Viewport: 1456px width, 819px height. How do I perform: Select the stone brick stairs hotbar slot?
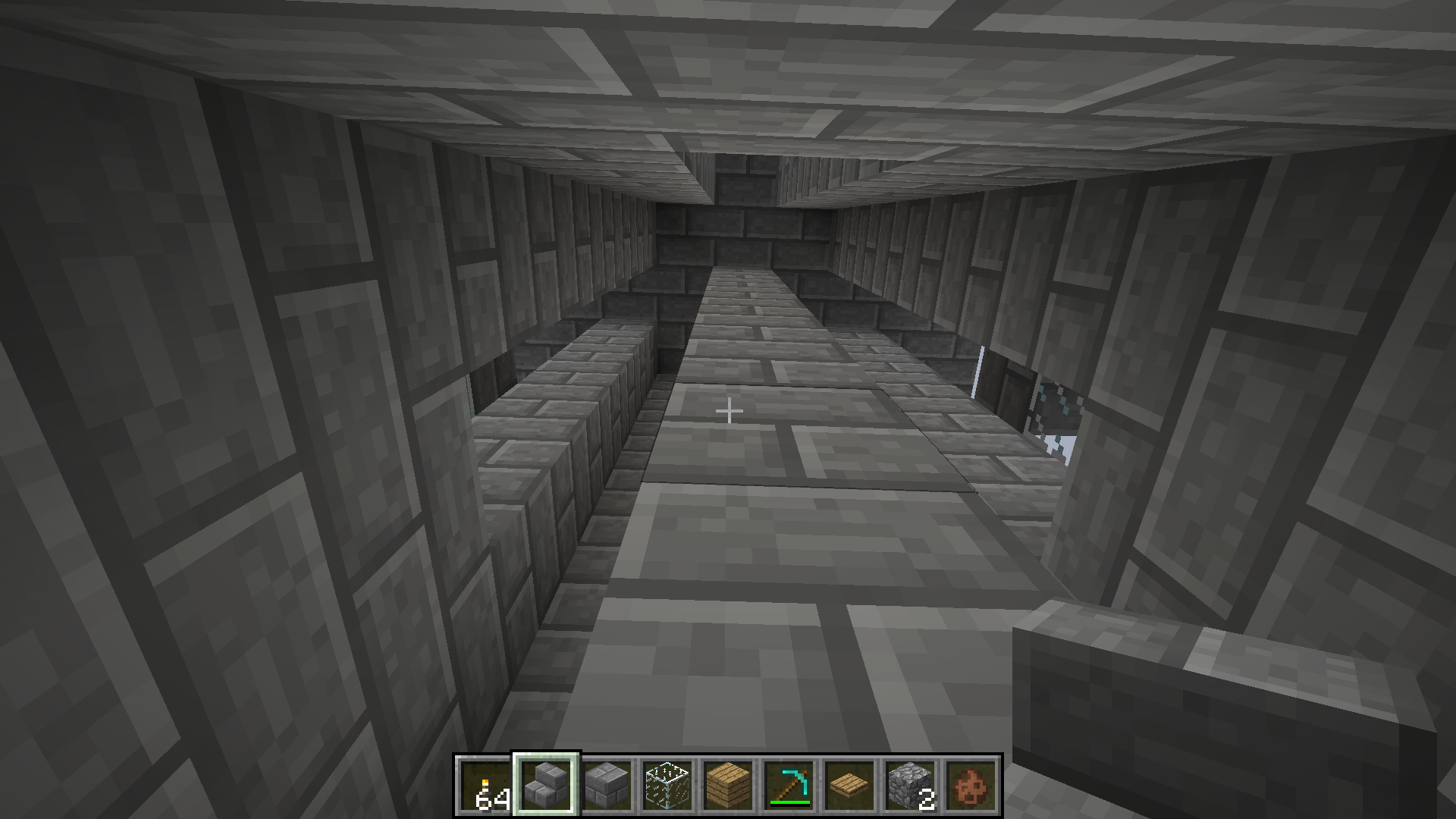coord(545,783)
